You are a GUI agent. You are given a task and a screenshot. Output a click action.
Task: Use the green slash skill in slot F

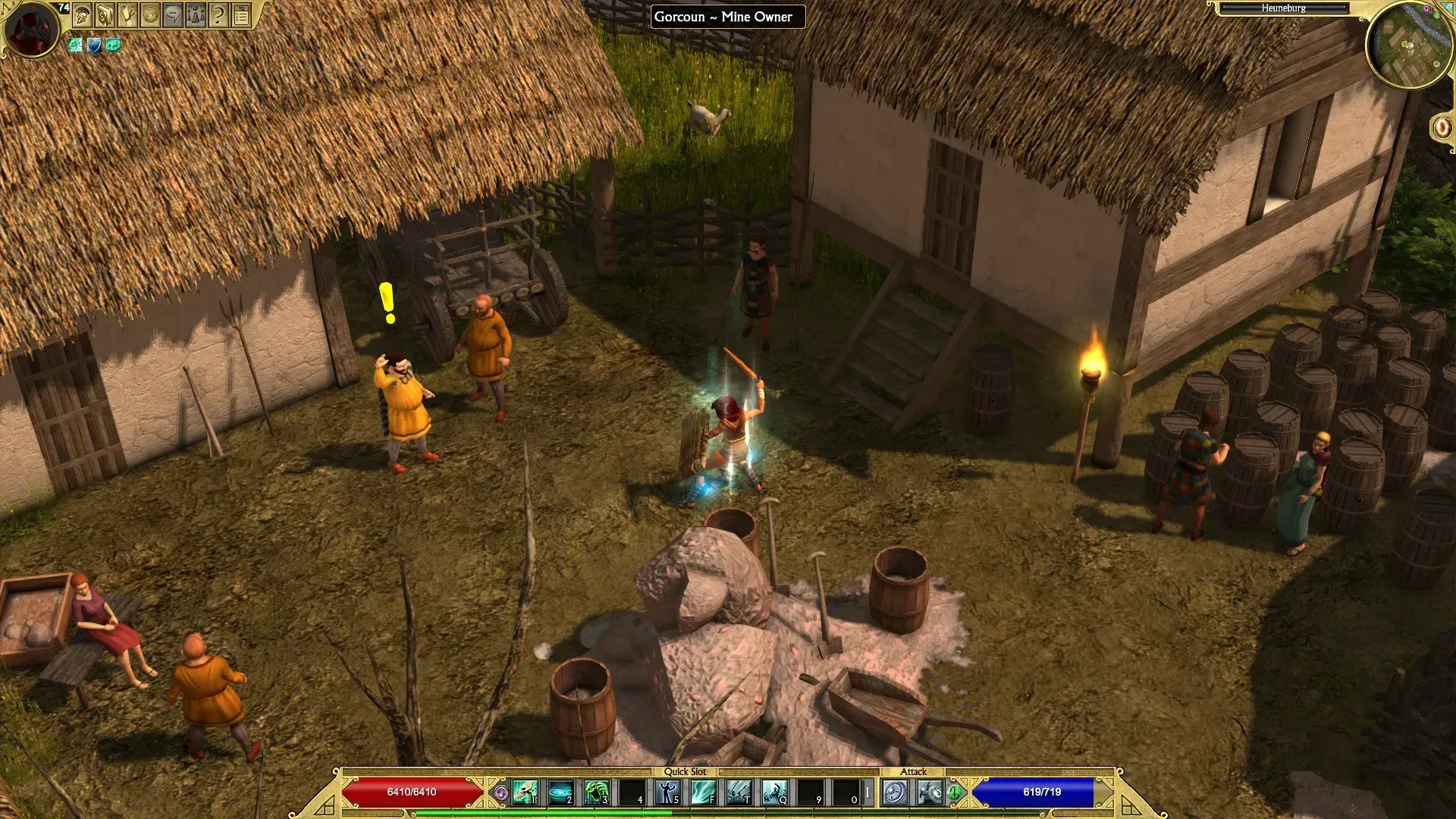tap(703, 792)
